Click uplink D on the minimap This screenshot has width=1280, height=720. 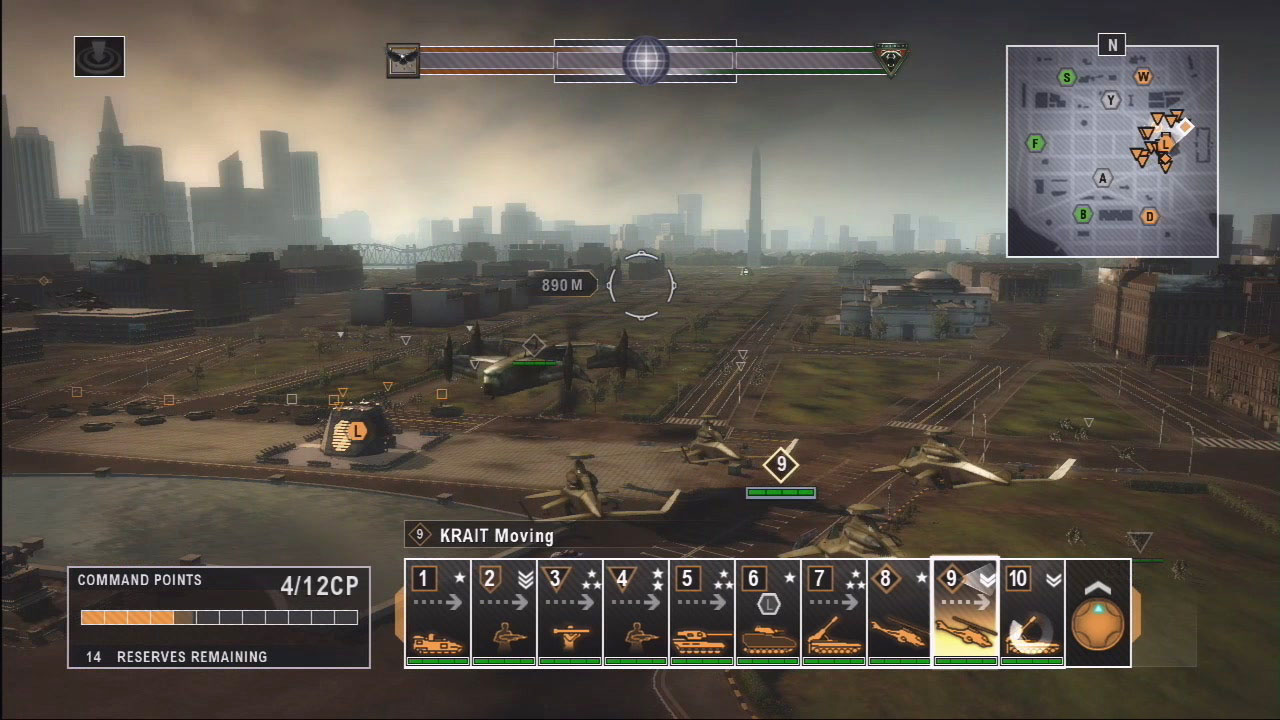click(1150, 216)
